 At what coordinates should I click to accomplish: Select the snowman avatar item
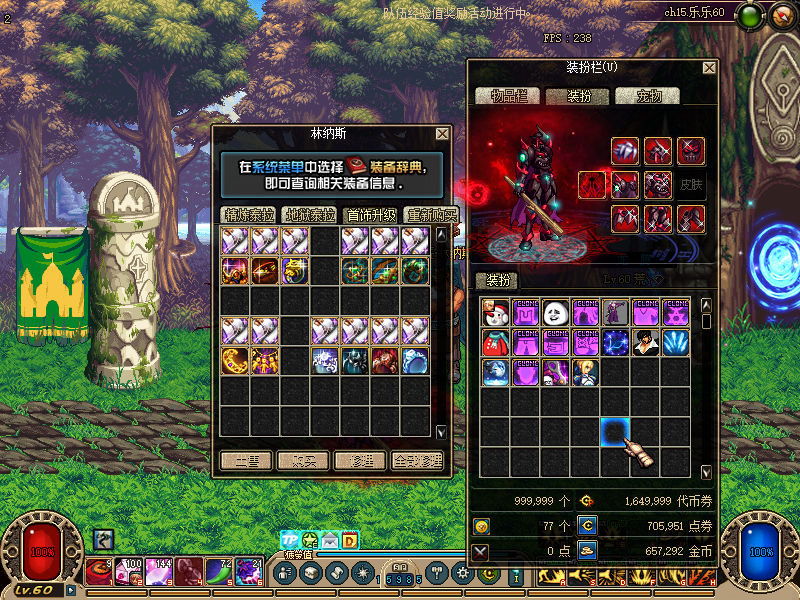pos(496,313)
